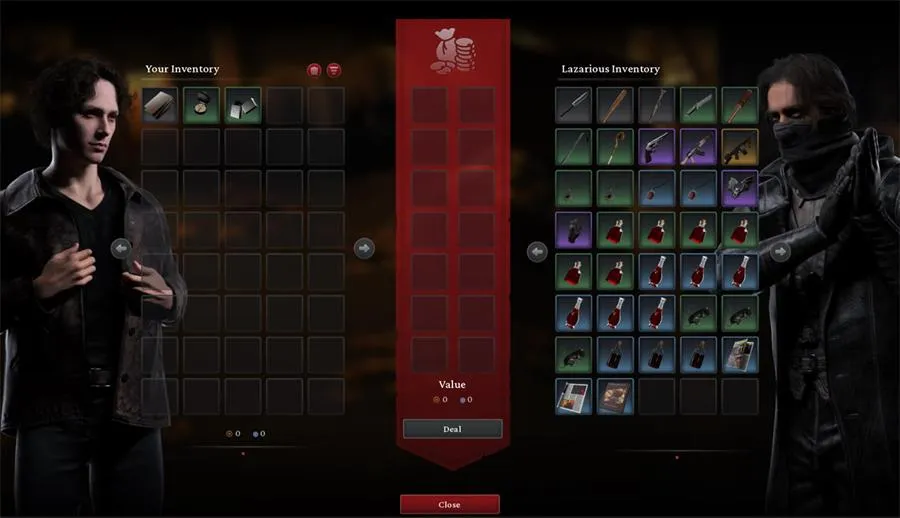Select the silver lighter in your inventory
900x518 pixels.
(x=243, y=104)
